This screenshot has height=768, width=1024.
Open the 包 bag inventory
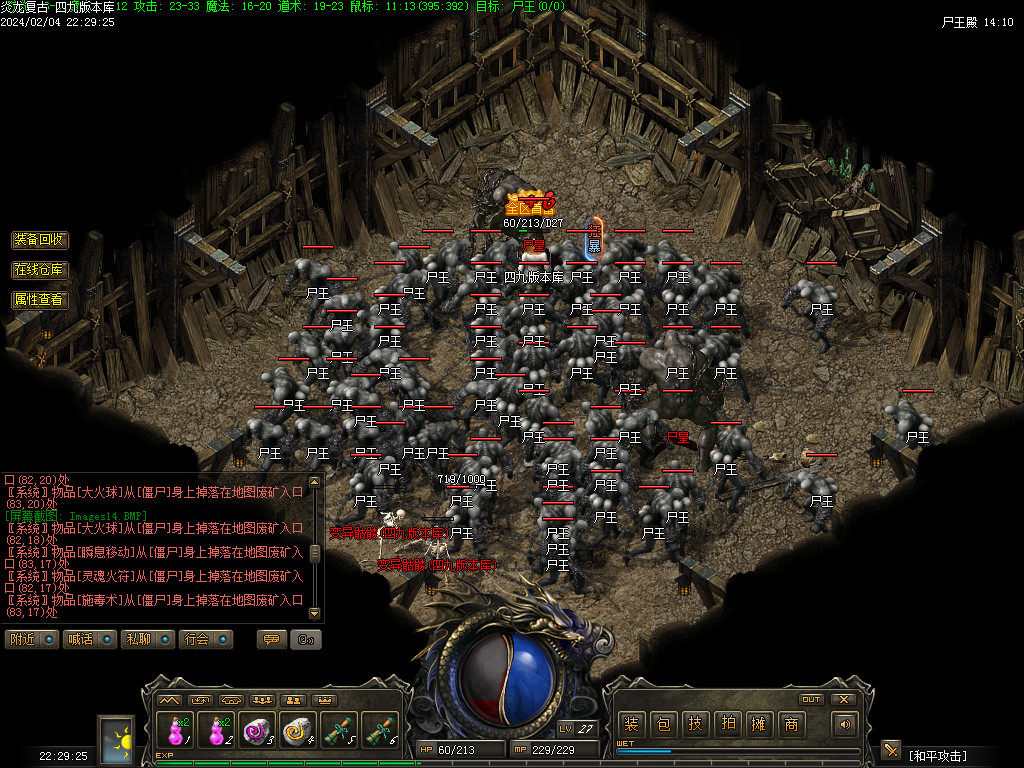[663, 724]
